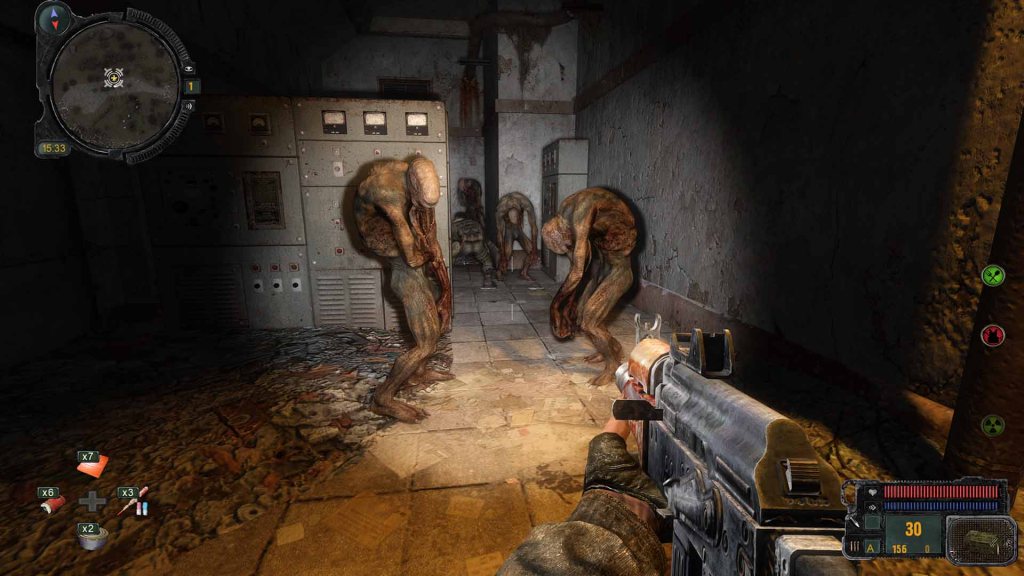Image resolution: width=1024 pixels, height=576 pixels.
Task: Click the circular minimap
Action: click(115, 84)
